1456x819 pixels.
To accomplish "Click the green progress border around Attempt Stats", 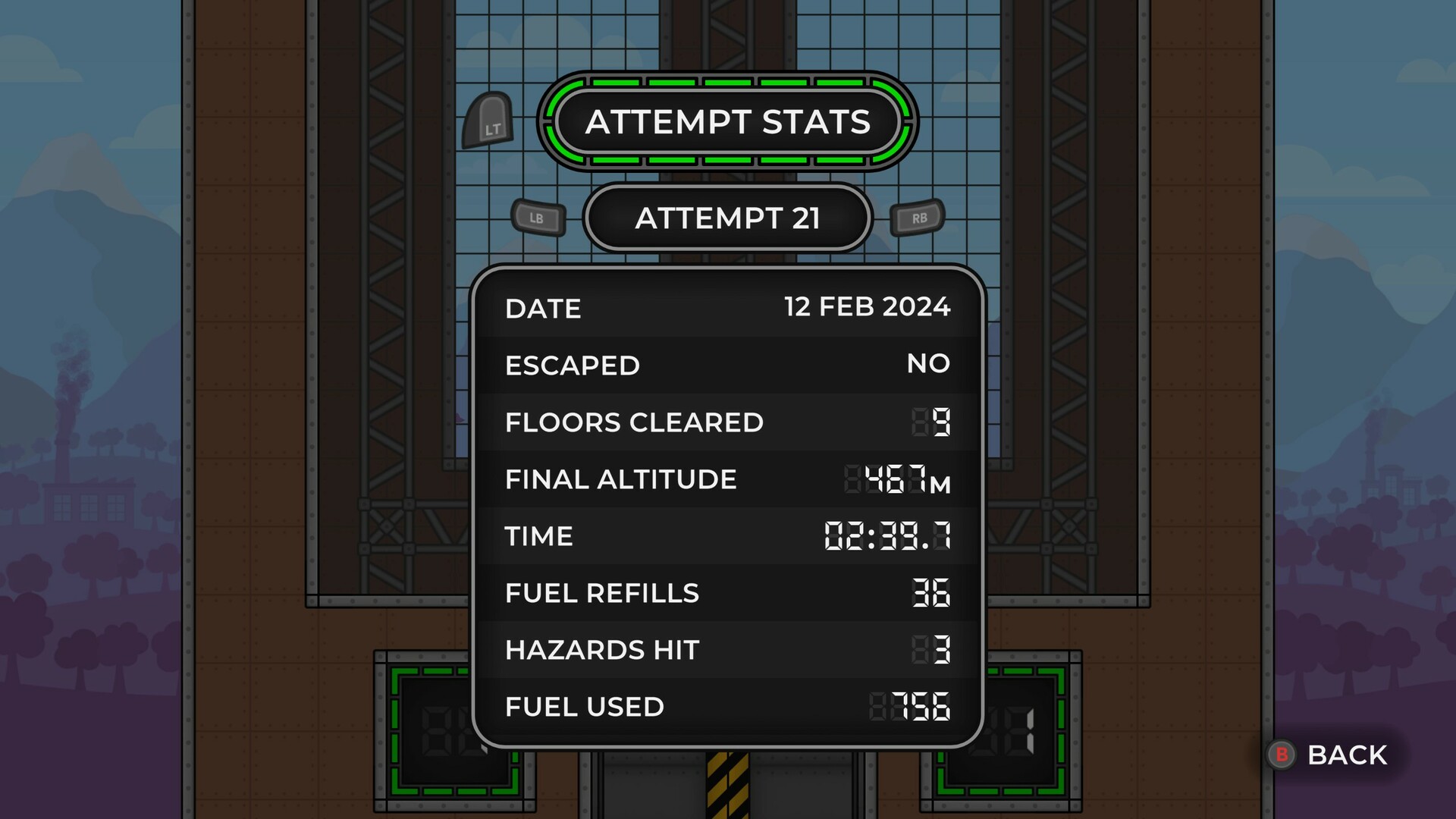I will (x=726, y=83).
